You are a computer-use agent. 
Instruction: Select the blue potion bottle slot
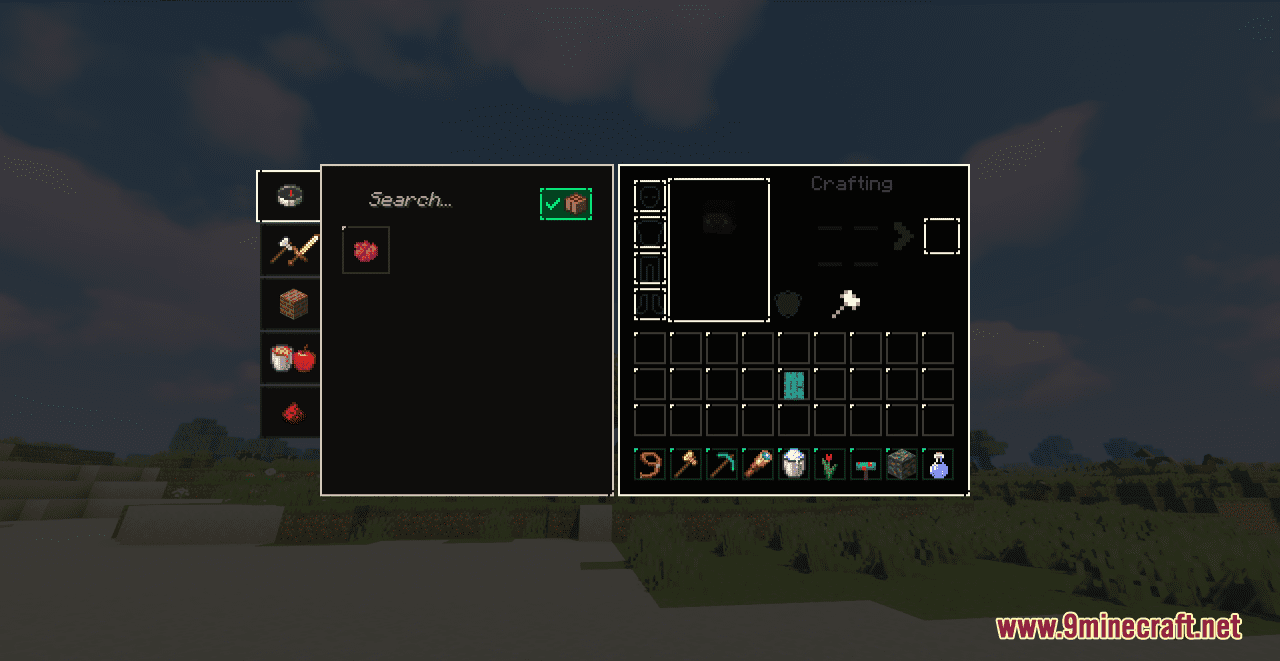(x=938, y=464)
